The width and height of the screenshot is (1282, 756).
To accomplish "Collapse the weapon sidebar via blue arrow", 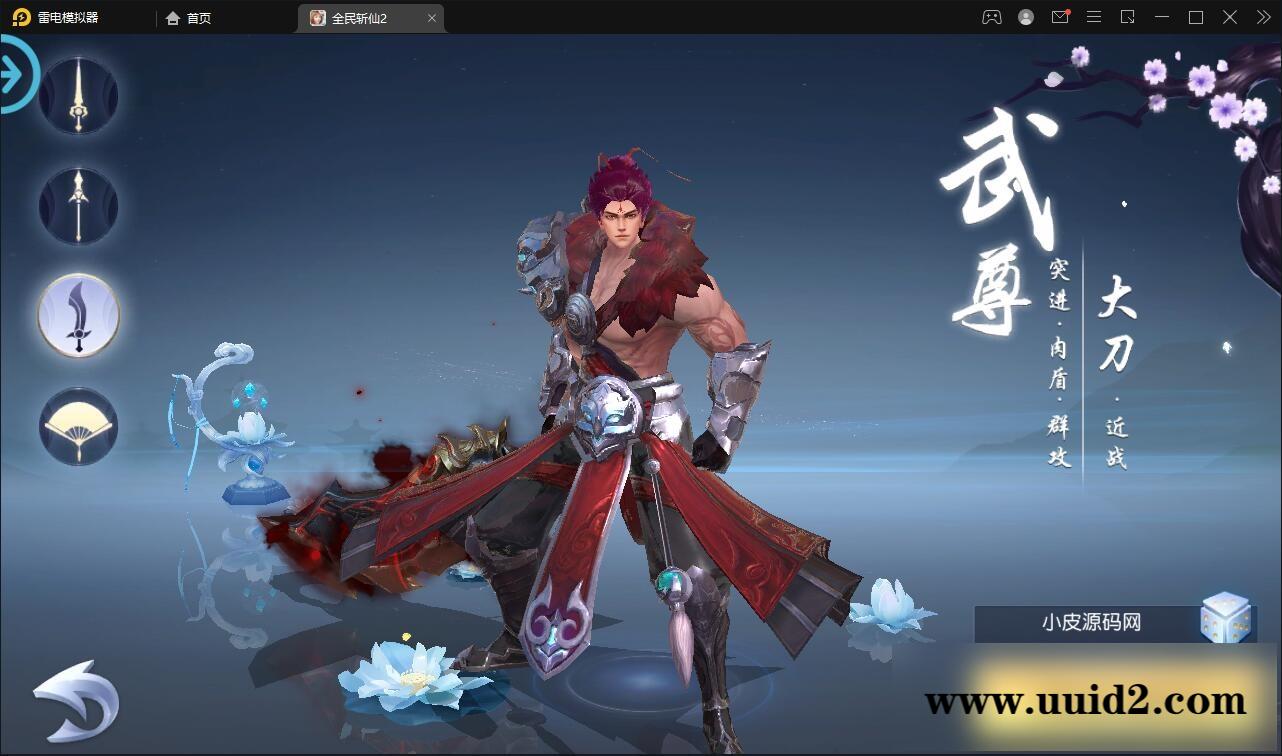I will [14, 73].
